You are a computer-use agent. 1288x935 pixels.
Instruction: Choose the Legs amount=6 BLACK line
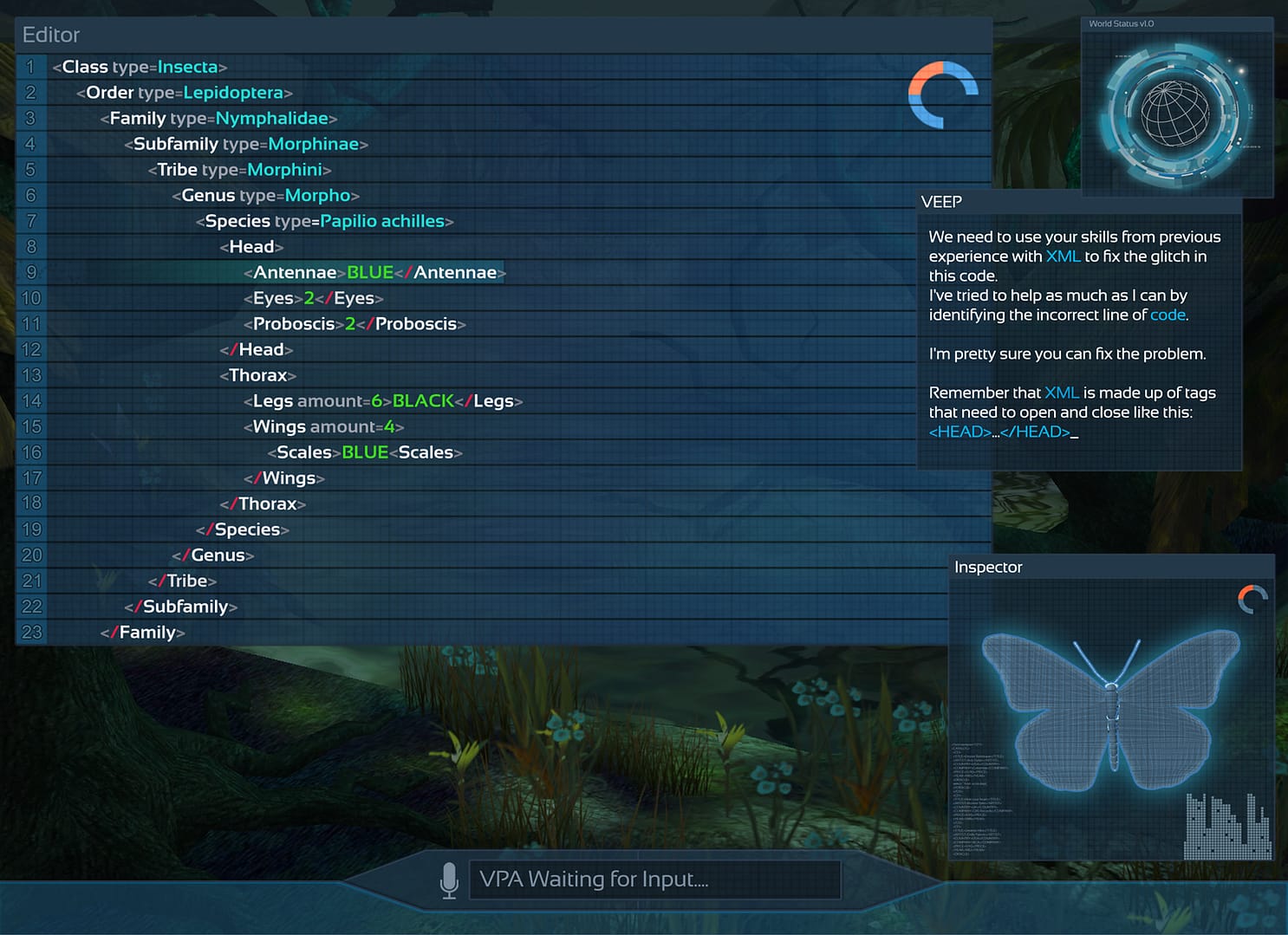pyautogui.click(x=382, y=401)
